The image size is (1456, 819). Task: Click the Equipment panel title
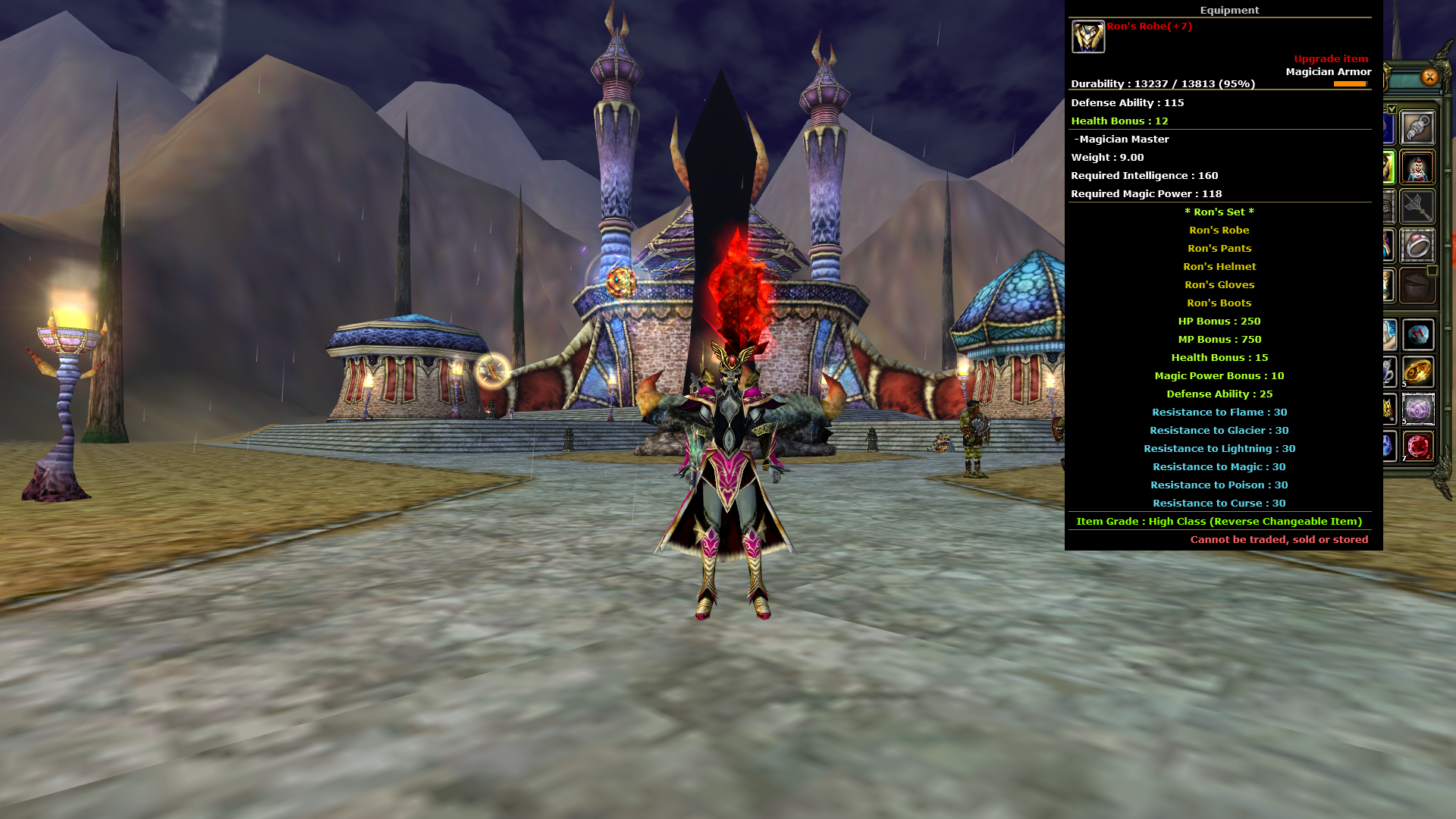[x=1230, y=10]
